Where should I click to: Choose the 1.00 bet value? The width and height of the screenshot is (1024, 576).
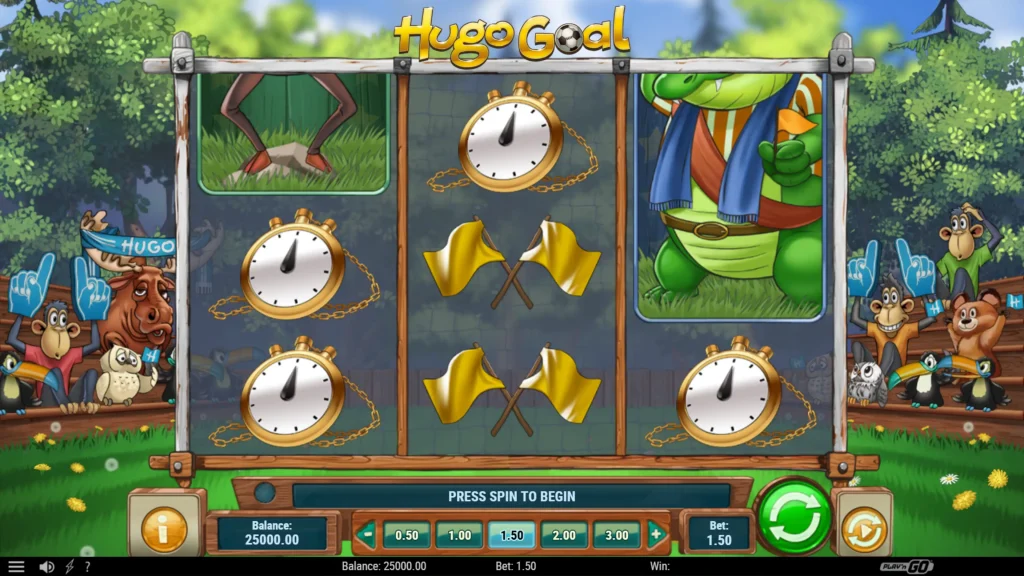click(459, 535)
